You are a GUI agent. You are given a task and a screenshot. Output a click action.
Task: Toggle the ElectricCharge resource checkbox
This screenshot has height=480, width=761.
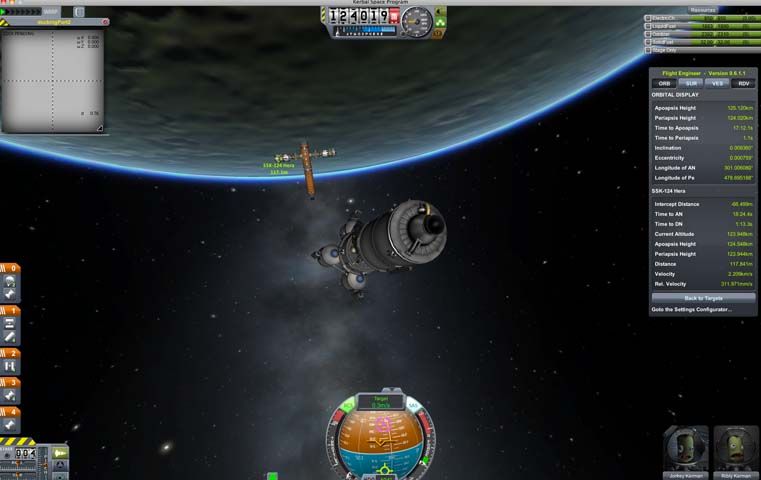(648, 18)
